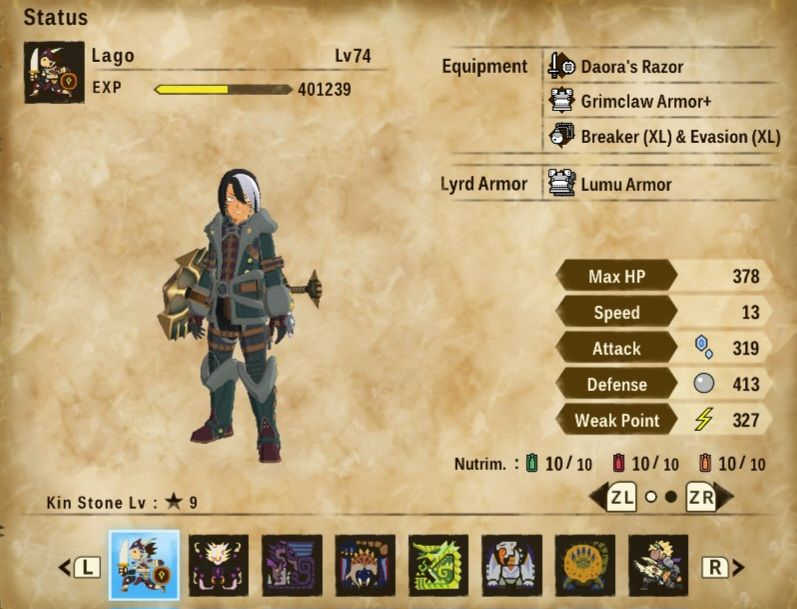Select the green monster party icon
The width and height of the screenshot is (797, 609).
[x=438, y=565]
